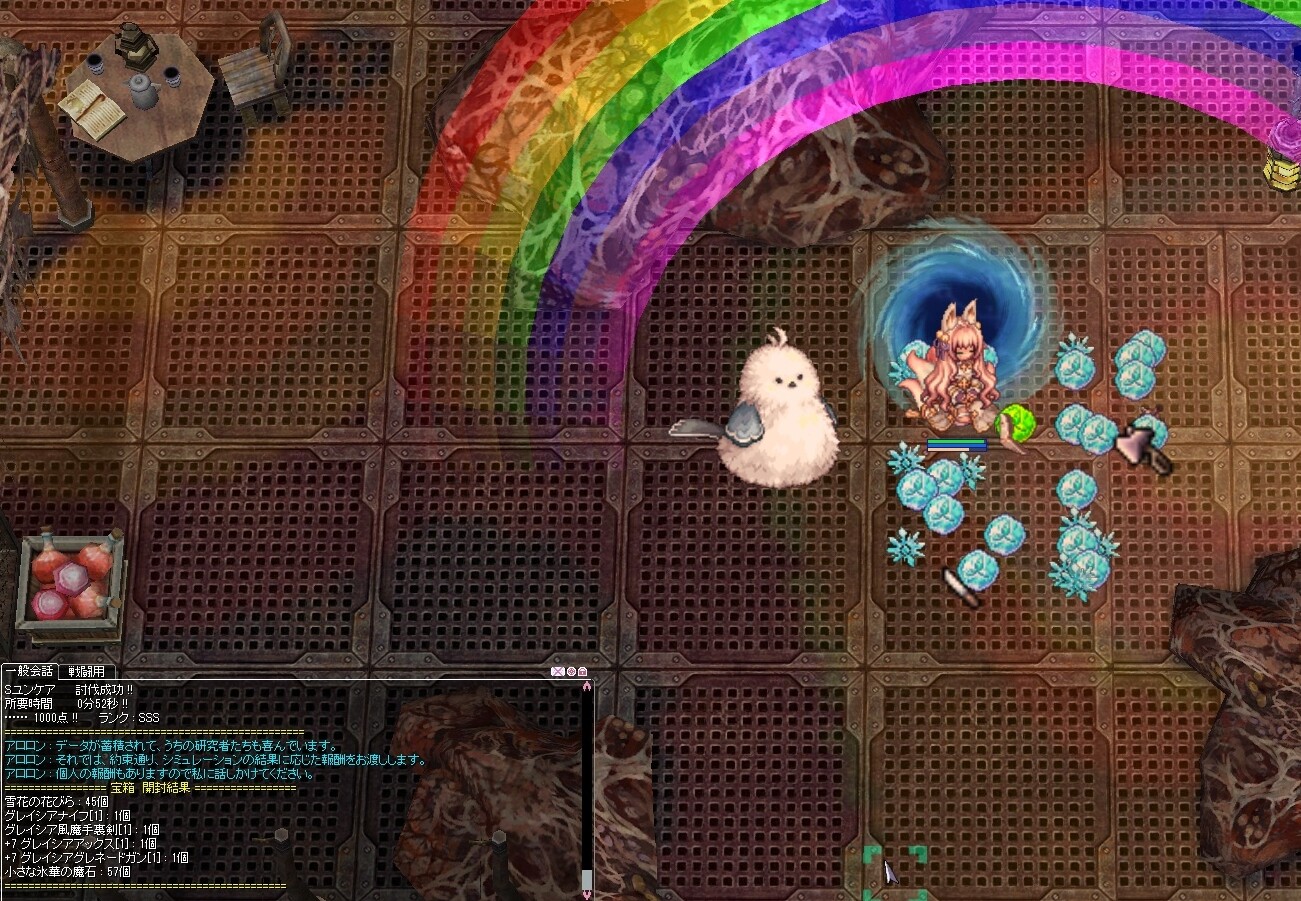Click the chat scrollbar up arrow
1301x901 pixels.
pyautogui.click(x=587, y=685)
